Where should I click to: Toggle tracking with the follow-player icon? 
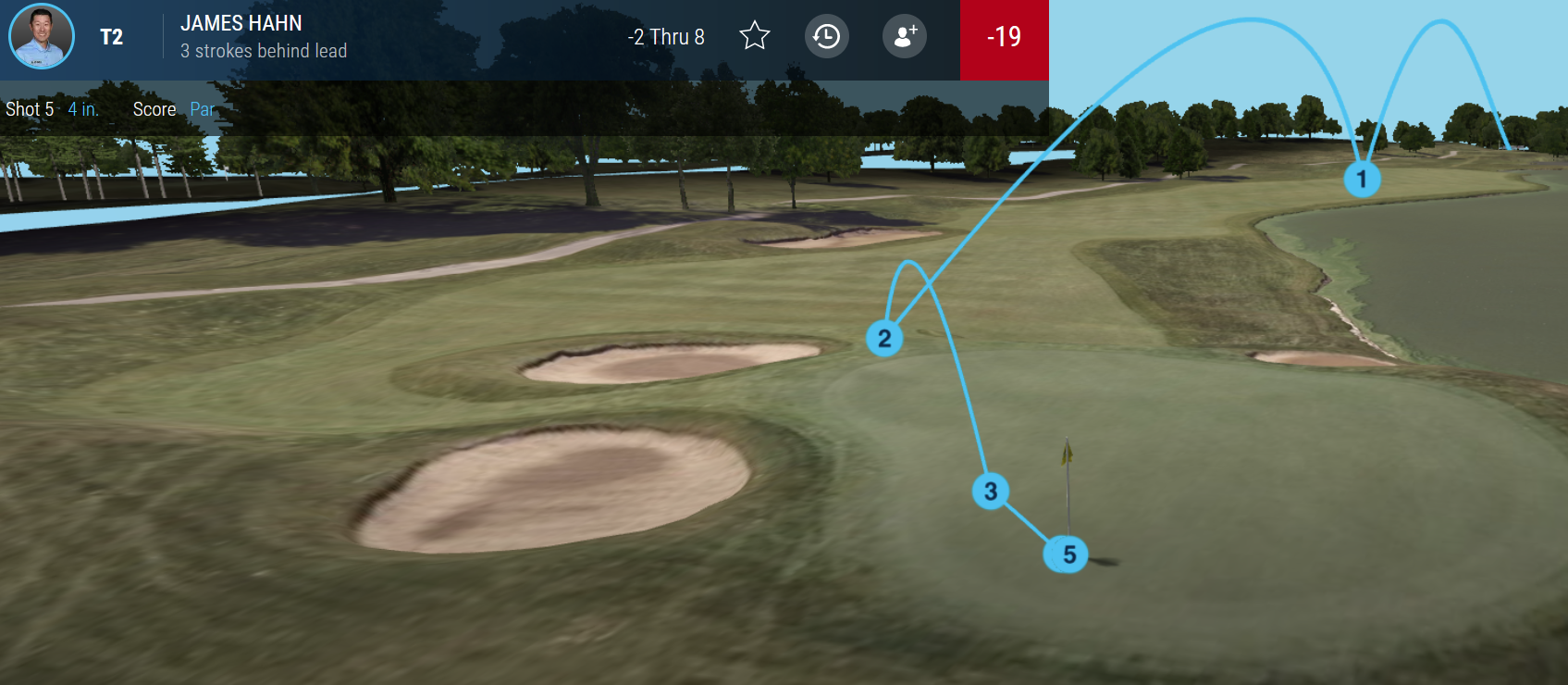point(904,36)
